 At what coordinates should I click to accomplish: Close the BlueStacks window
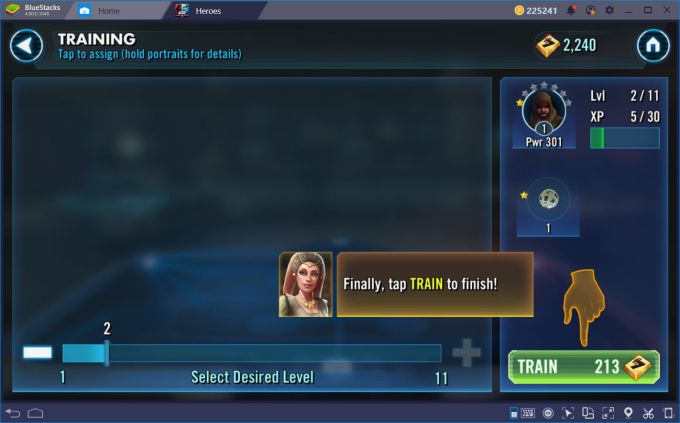pyautogui.click(x=668, y=10)
